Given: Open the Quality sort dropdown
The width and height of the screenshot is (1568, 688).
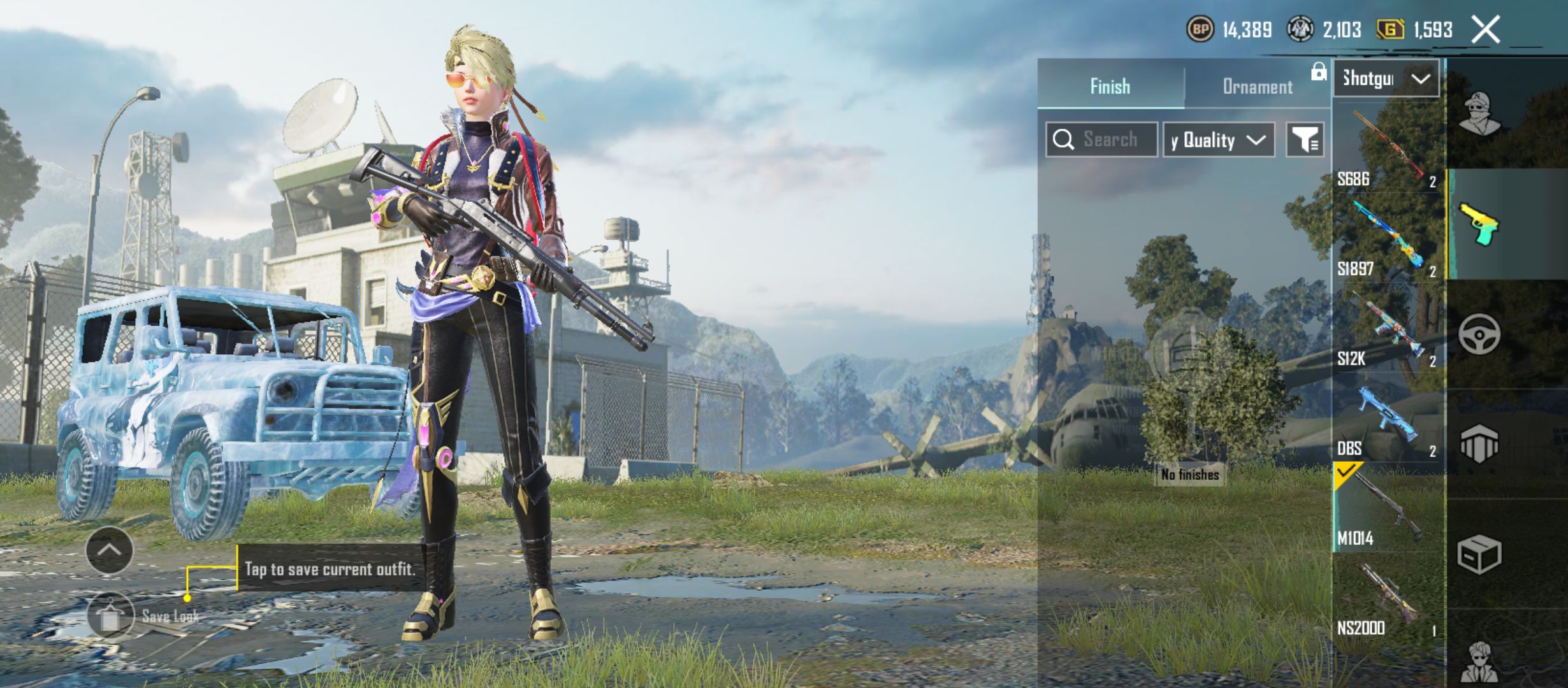Looking at the screenshot, I should point(1219,140).
